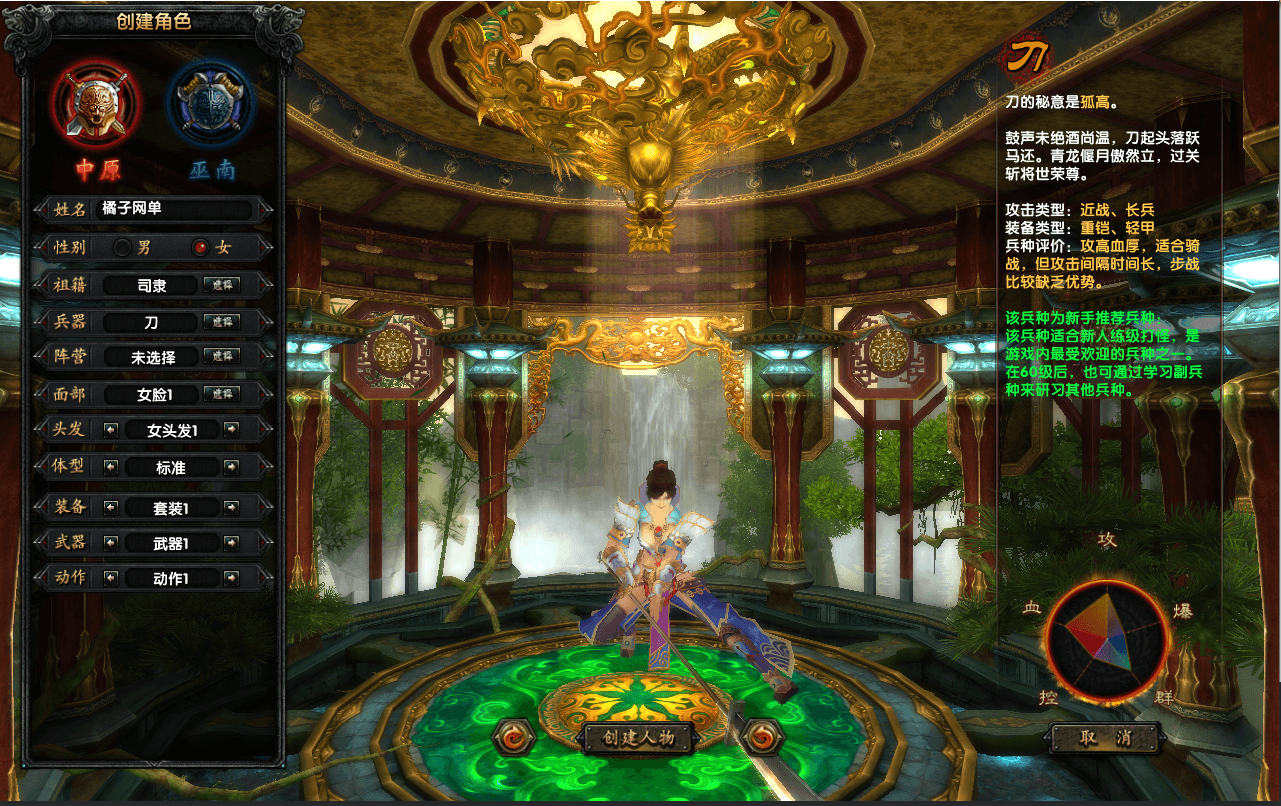
Task: Open the 祖籍 selection button
Action: [221, 285]
